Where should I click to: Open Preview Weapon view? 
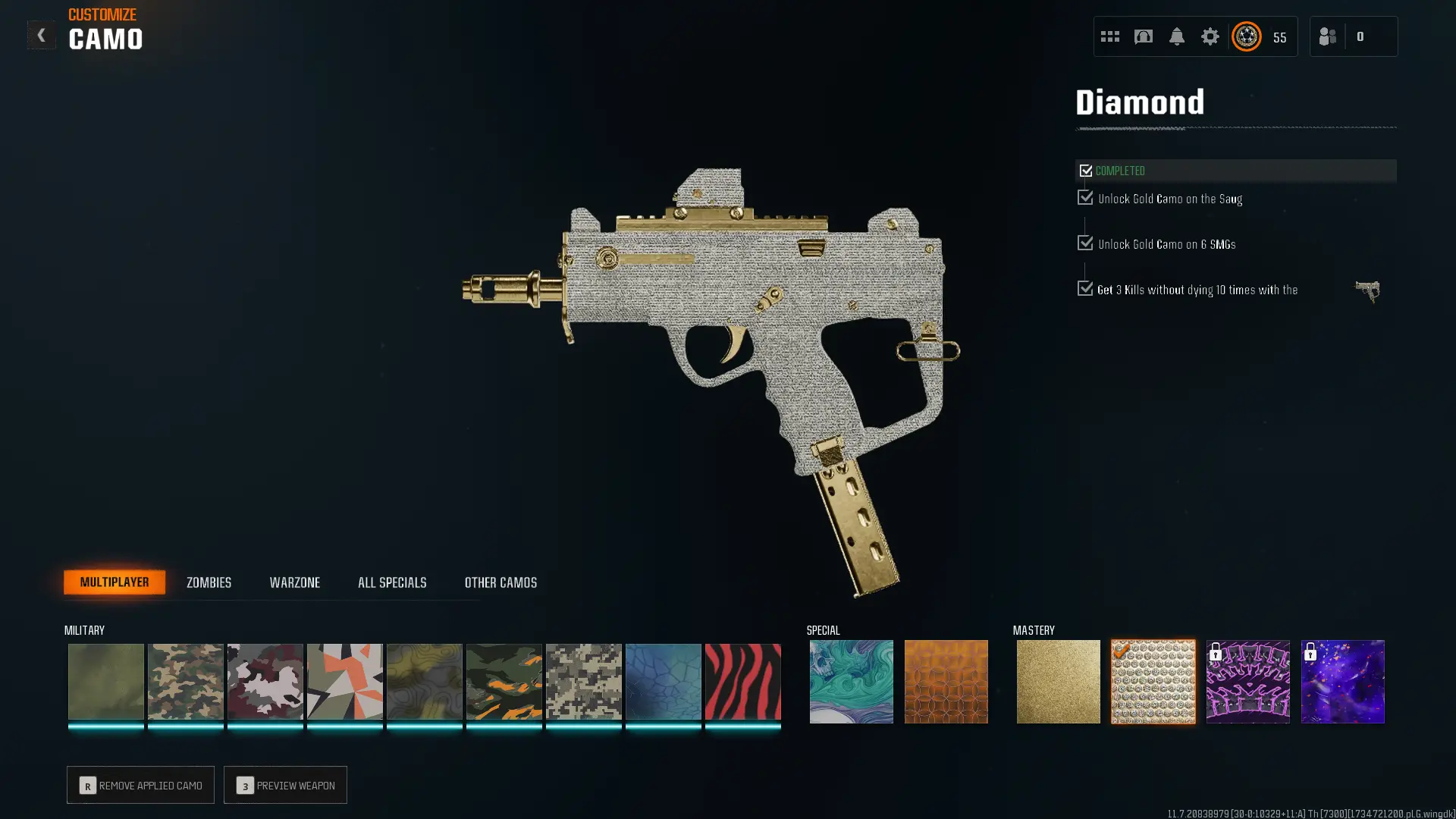pos(285,785)
